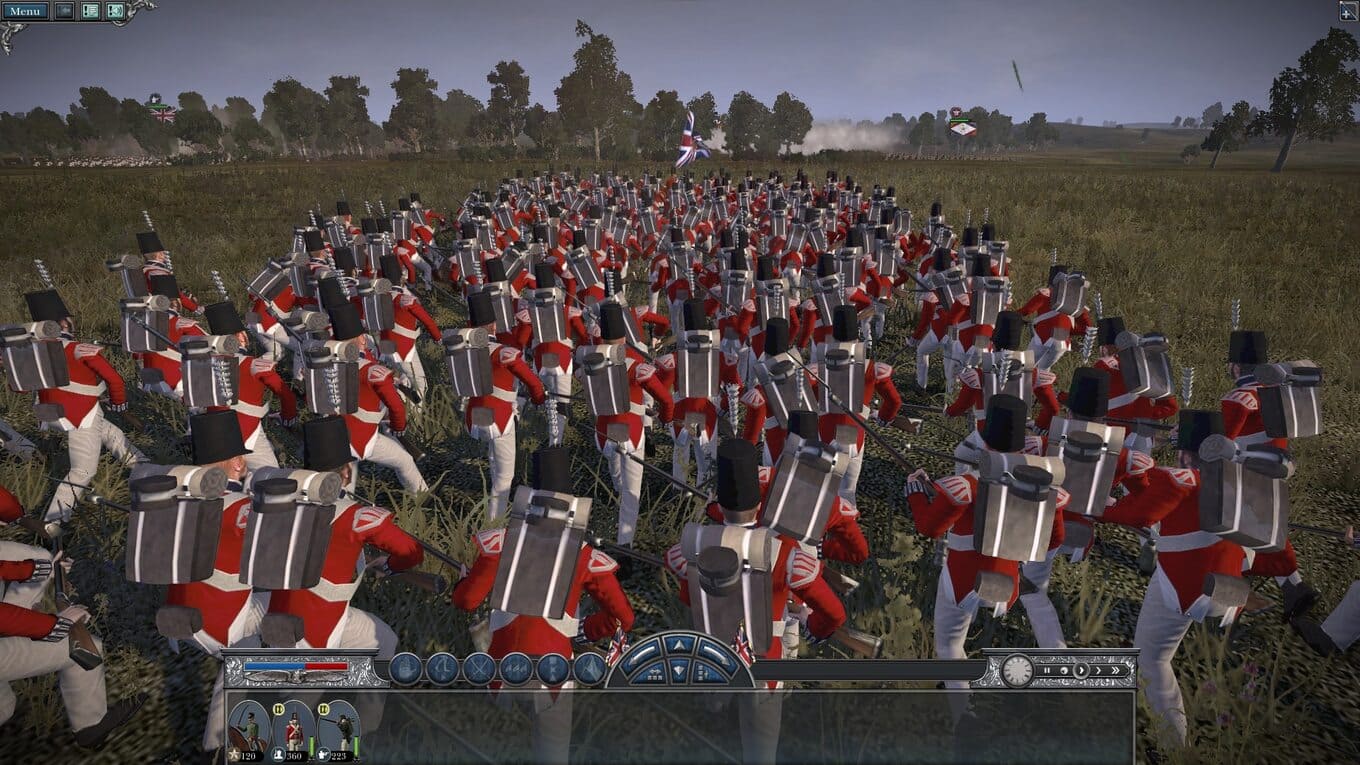Toggle the radar map corner button
The image size is (1360, 765).
pyautogui.click(x=1347, y=11)
